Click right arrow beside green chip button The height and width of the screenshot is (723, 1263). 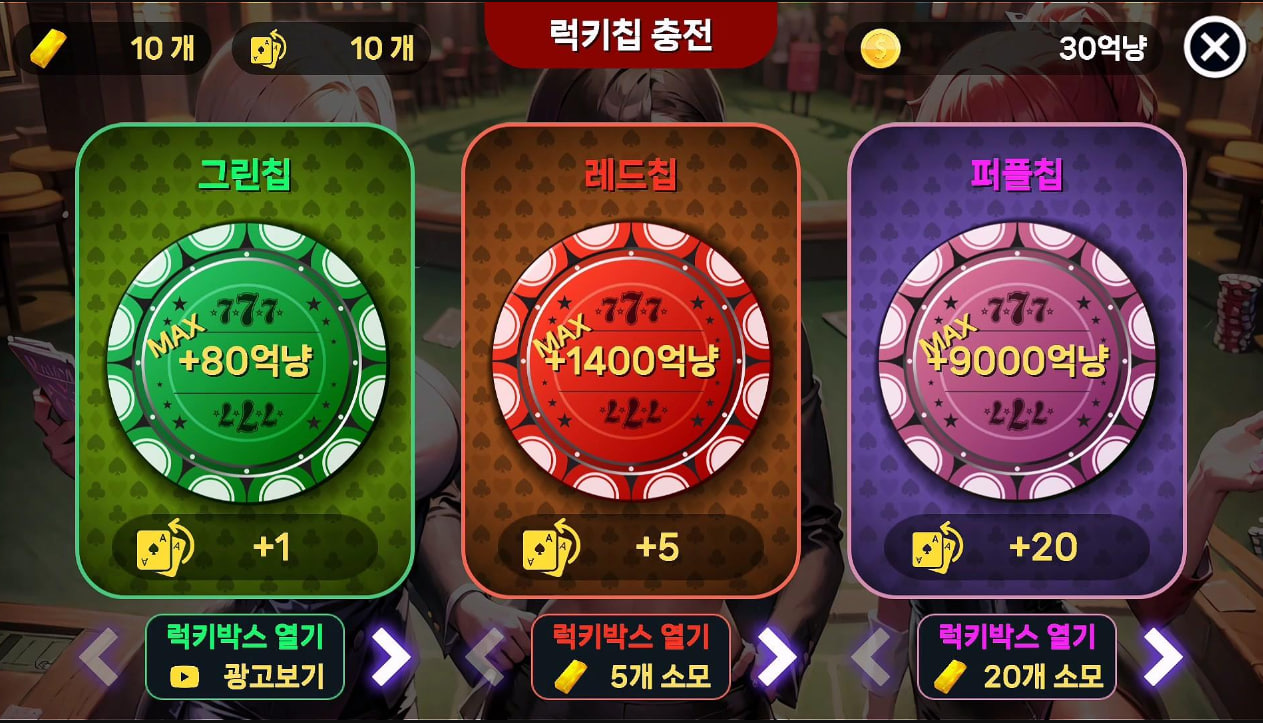pyautogui.click(x=391, y=657)
